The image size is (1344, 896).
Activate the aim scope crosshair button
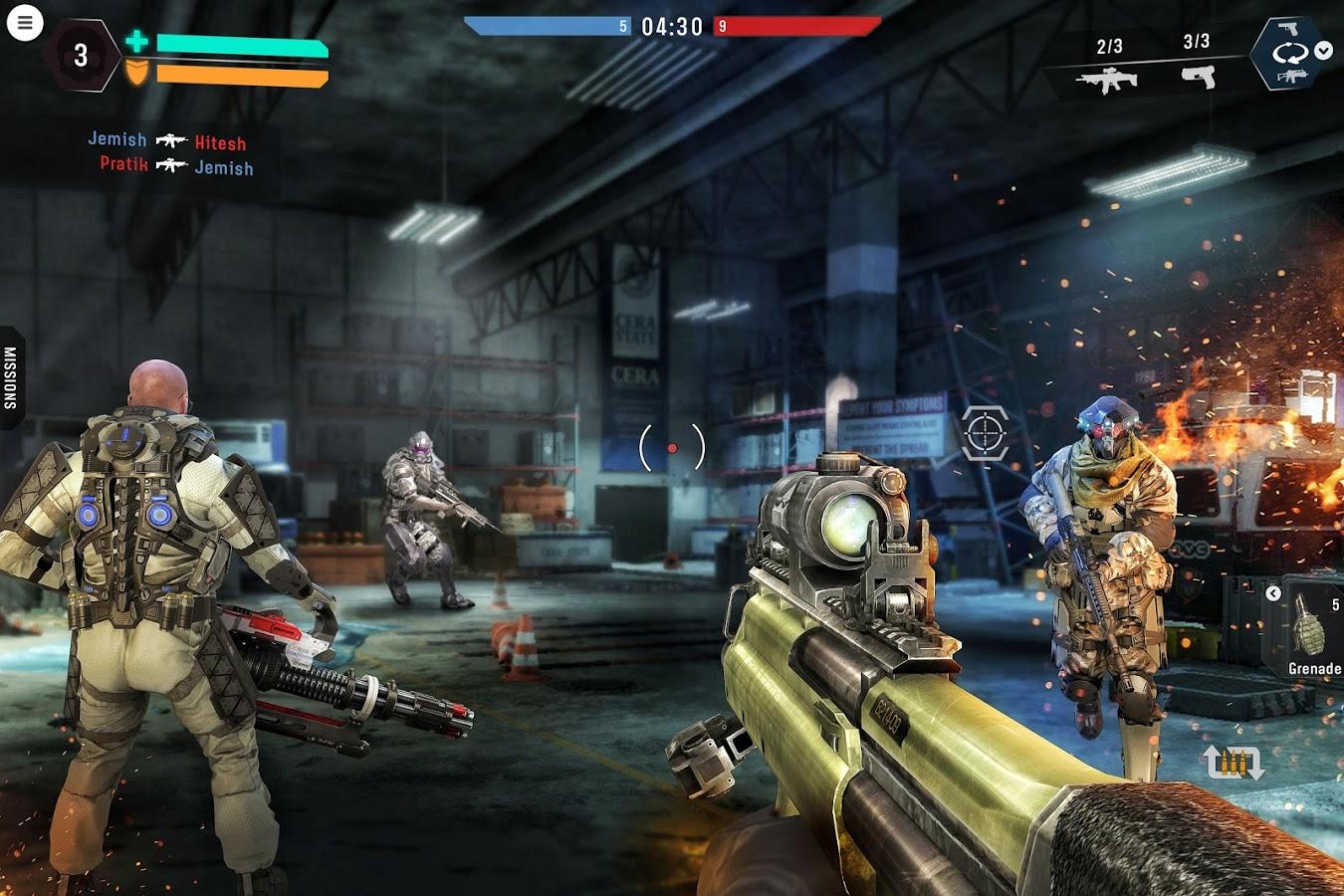pos(986,432)
